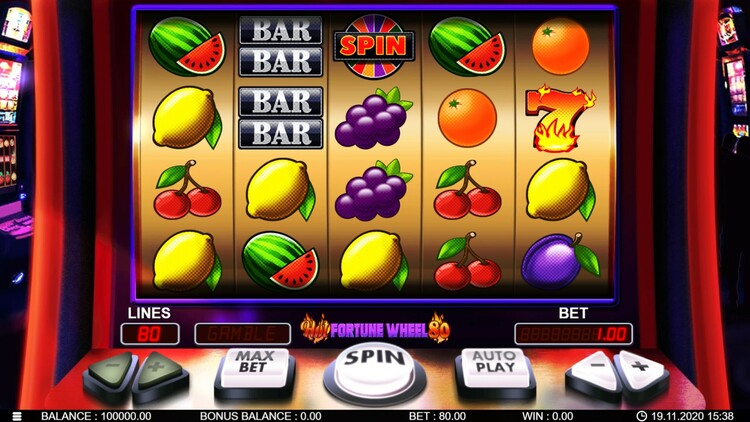Click the GAMBLE display button
The height and width of the screenshot is (422, 750).
pyautogui.click(x=242, y=334)
